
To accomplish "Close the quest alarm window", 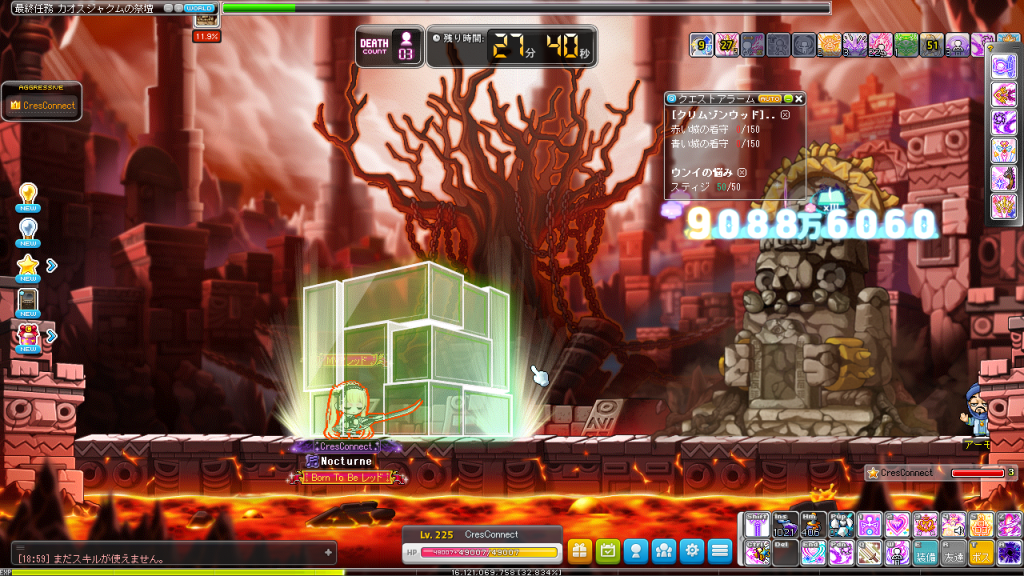I will click(x=799, y=99).
